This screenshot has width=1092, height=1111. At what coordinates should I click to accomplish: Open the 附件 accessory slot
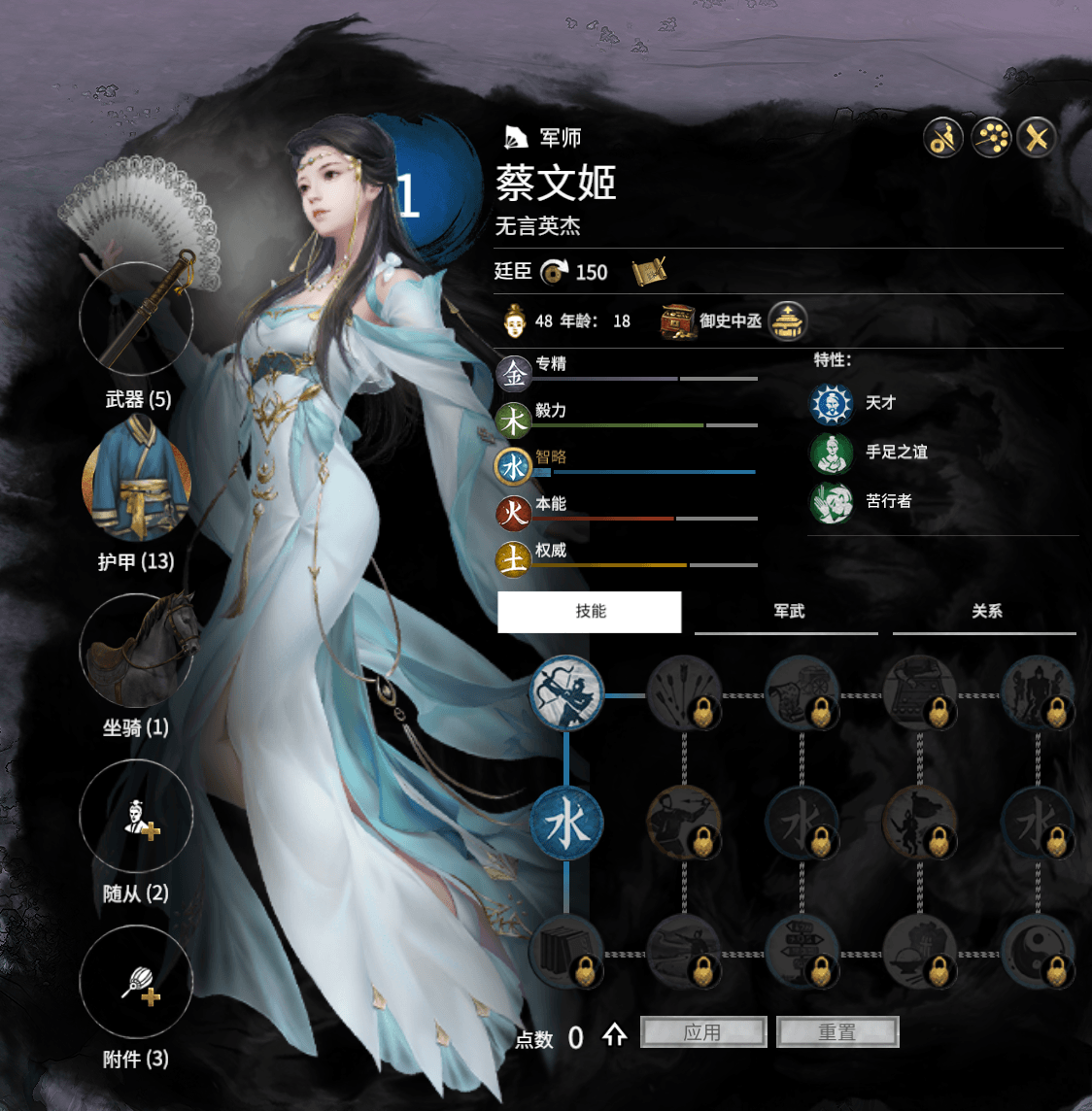pyautogui.click(x=136, y=983)
